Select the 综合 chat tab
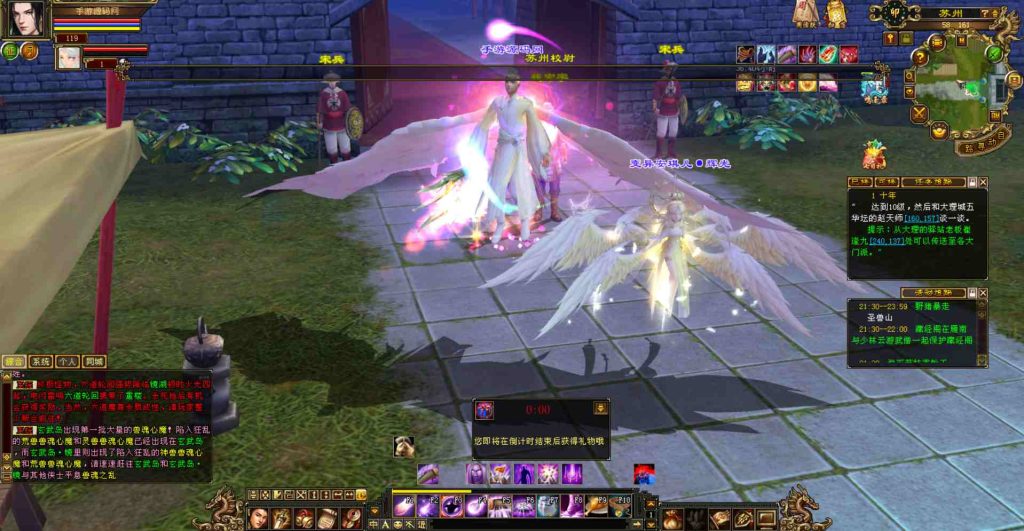 tap(14, 361)
